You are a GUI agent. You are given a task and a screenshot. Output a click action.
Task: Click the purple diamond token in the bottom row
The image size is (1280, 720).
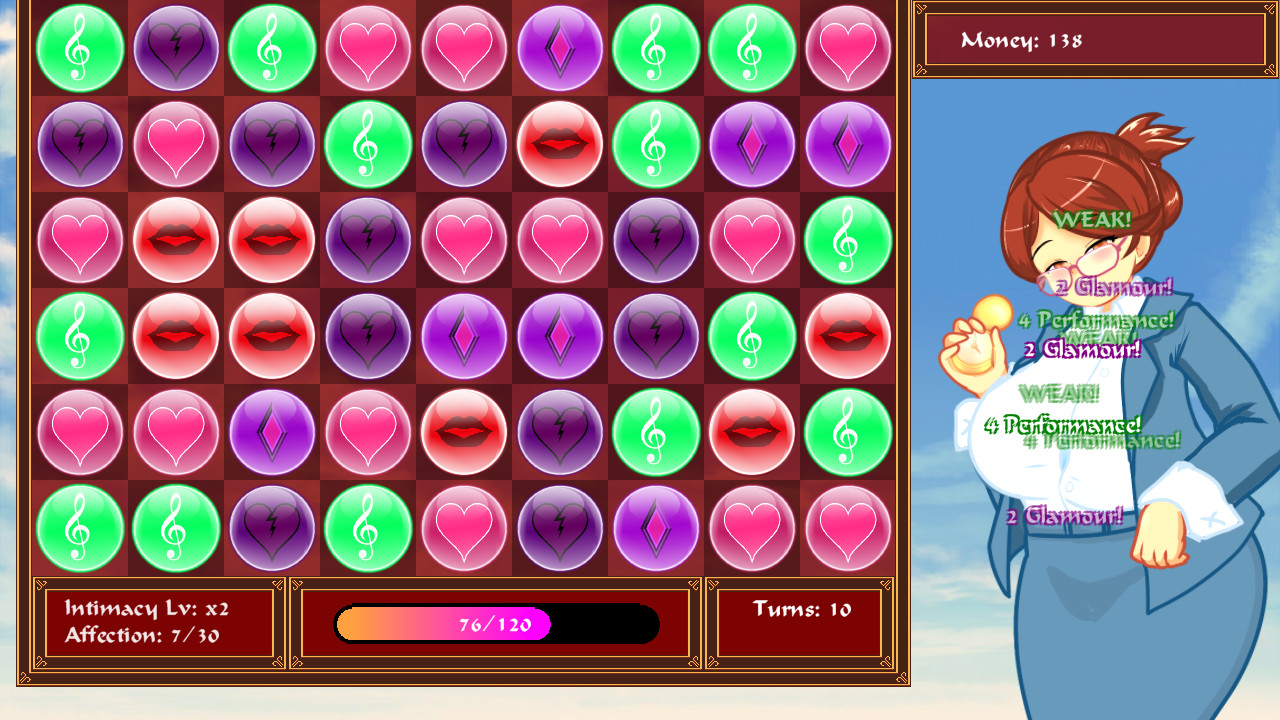tap(656, 529)
